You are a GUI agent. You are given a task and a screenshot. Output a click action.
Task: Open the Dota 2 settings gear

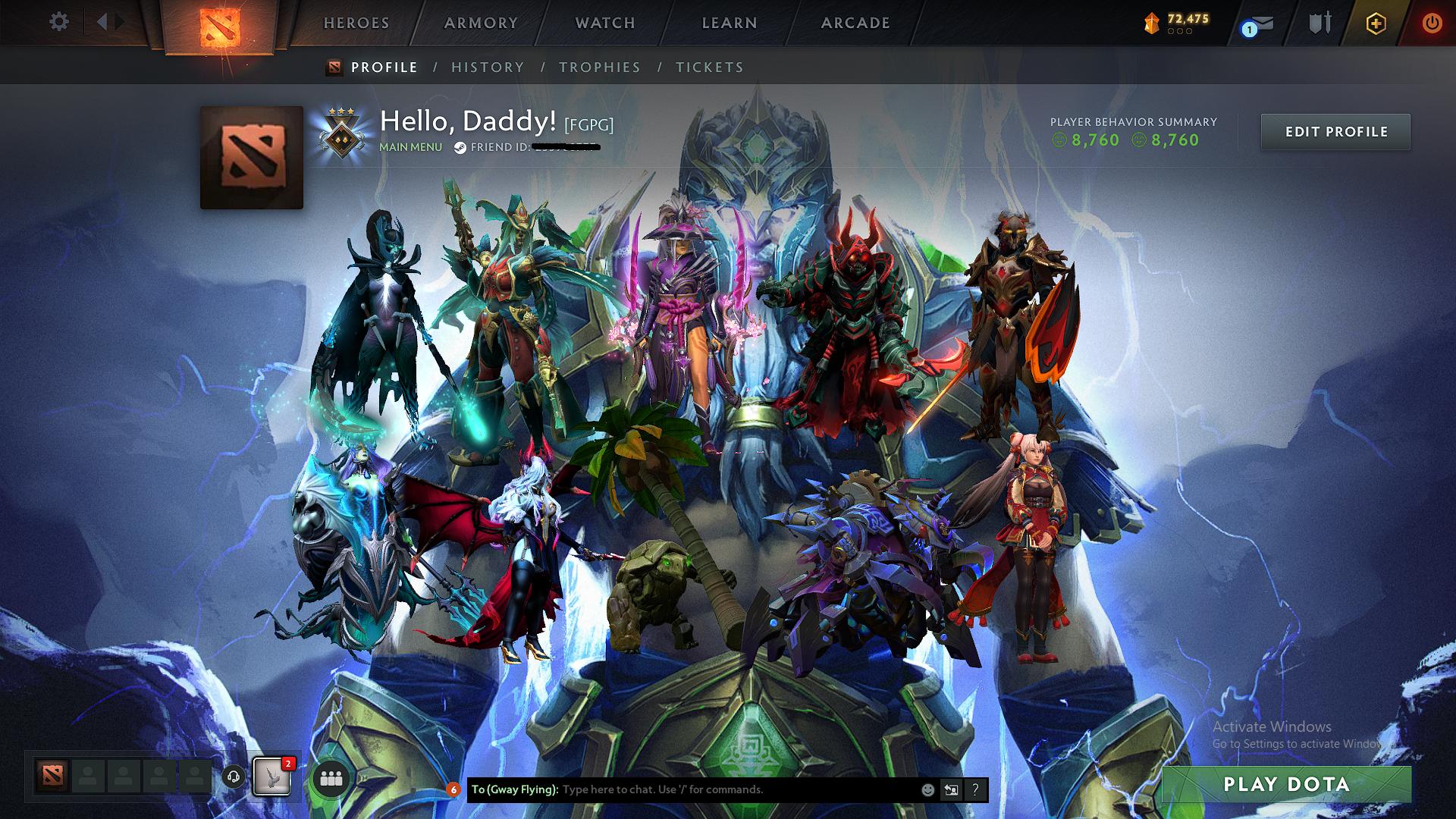[x=57, y=22]
